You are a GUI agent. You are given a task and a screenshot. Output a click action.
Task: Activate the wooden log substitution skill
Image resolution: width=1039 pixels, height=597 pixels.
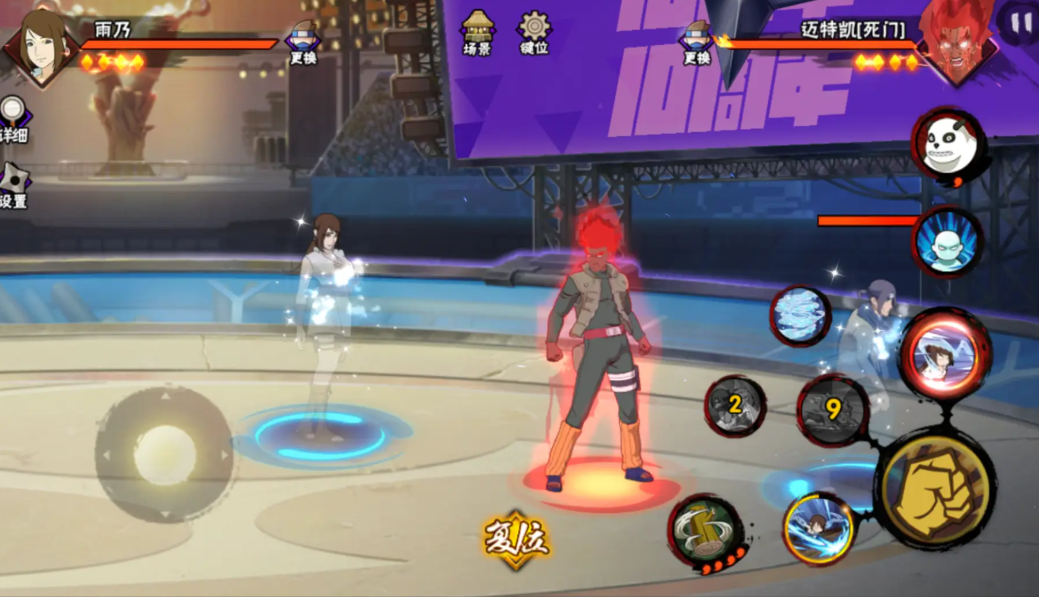pos(706,530)
